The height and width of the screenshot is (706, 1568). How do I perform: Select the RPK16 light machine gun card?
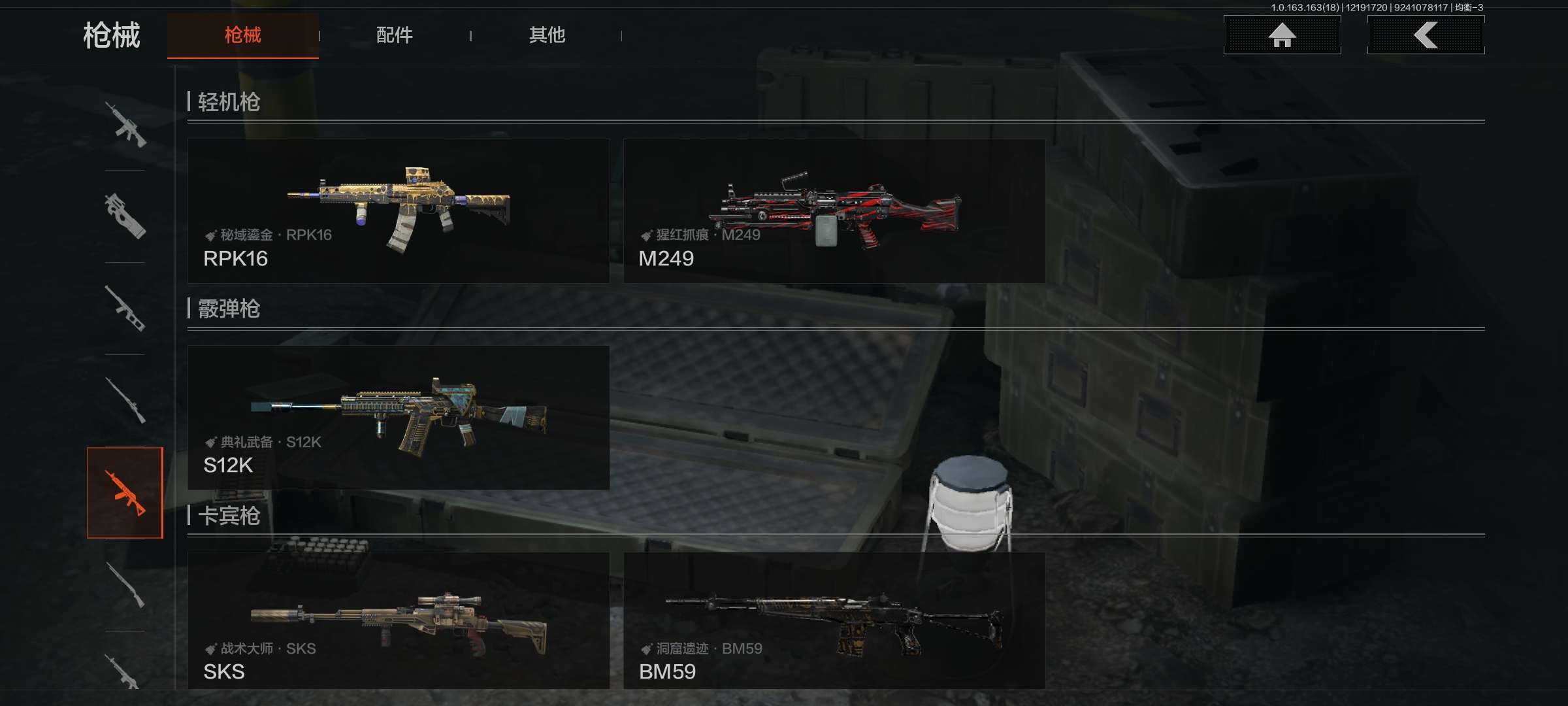(x=399, y=210)
